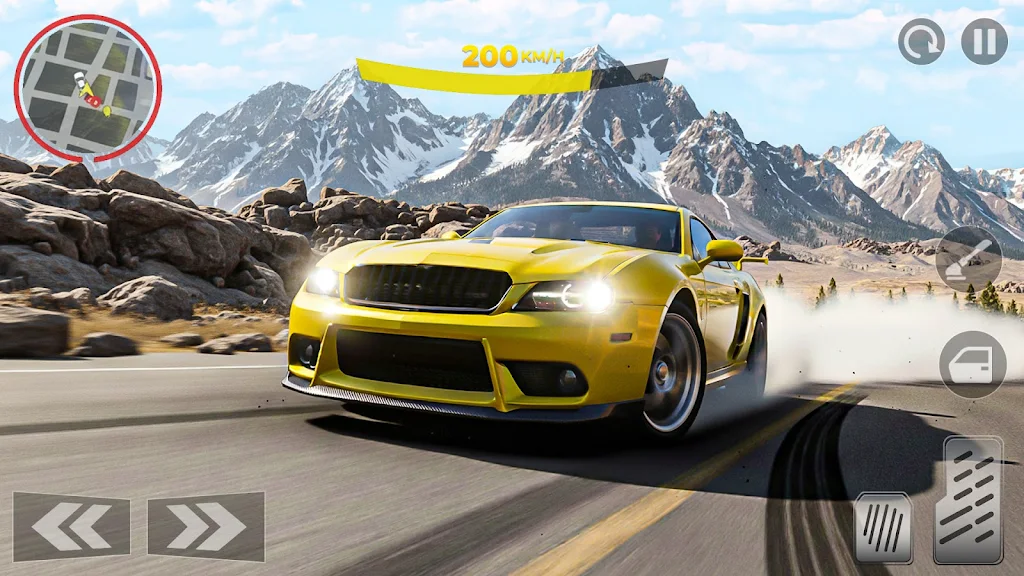Tap the car door icon
This screenshot has width=1024, height=576.
[x=972, y=365]
